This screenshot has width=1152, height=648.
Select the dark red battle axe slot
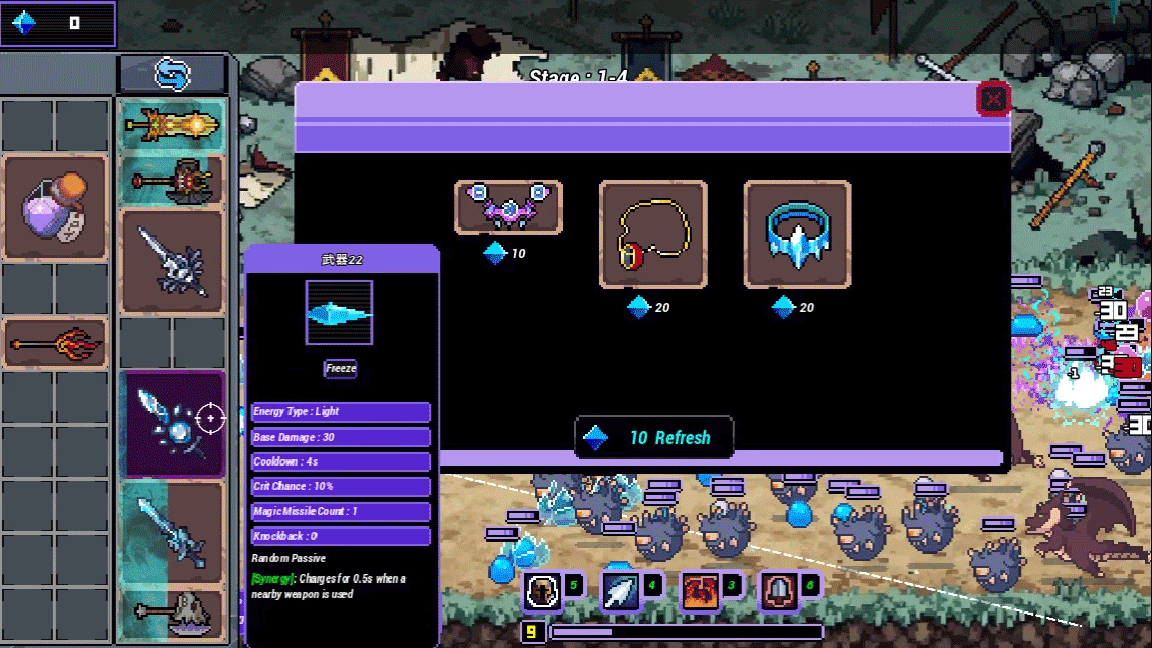(172, 182)
